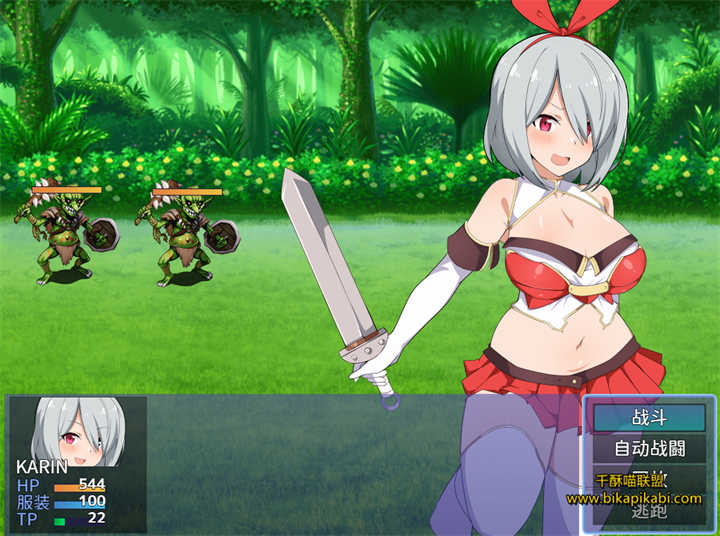Choose 逃跑 to escape the battle
Viewport: 720px width, 536px height.
[648, 512]
